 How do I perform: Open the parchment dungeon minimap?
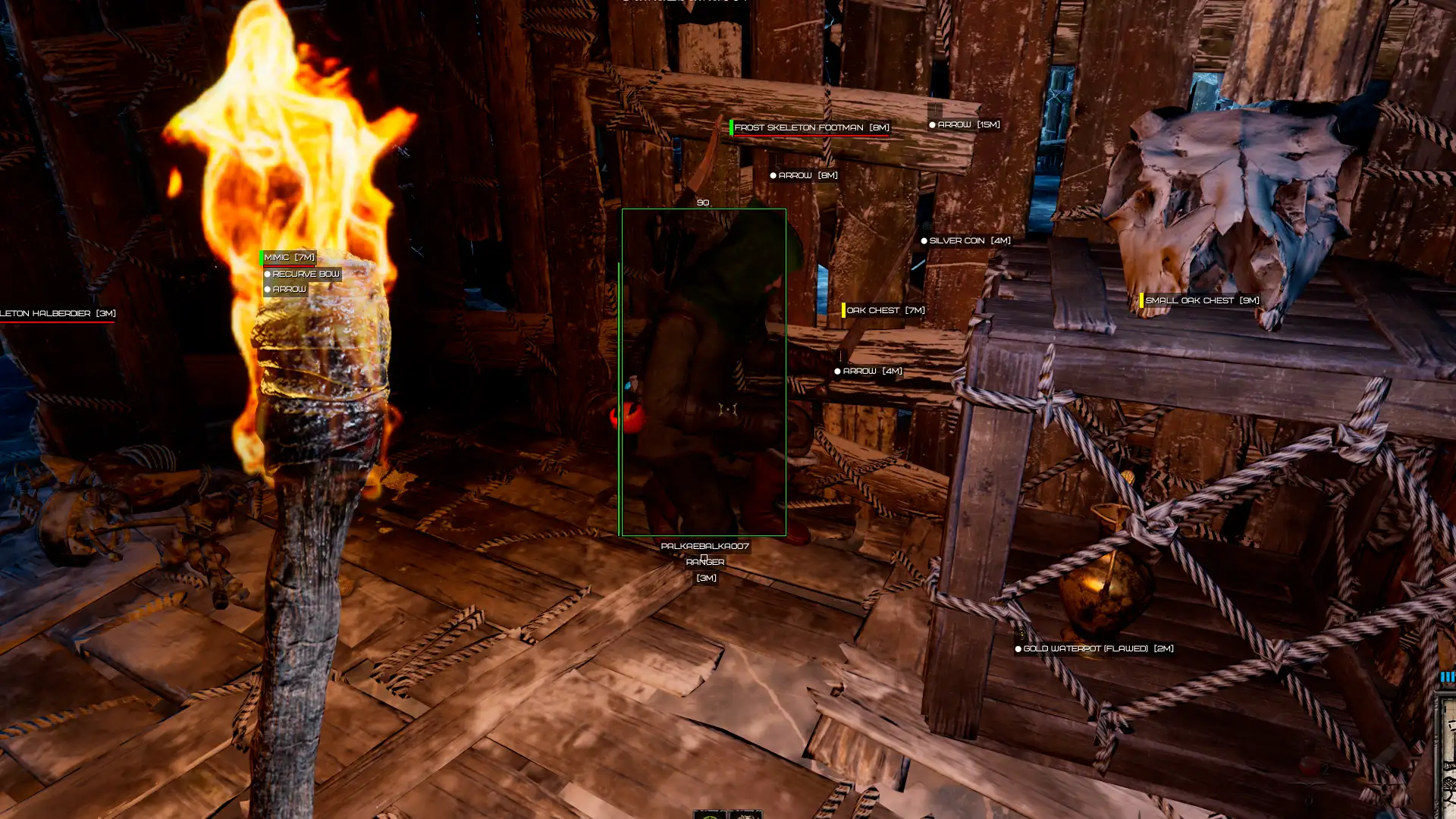click(1447, 758)
